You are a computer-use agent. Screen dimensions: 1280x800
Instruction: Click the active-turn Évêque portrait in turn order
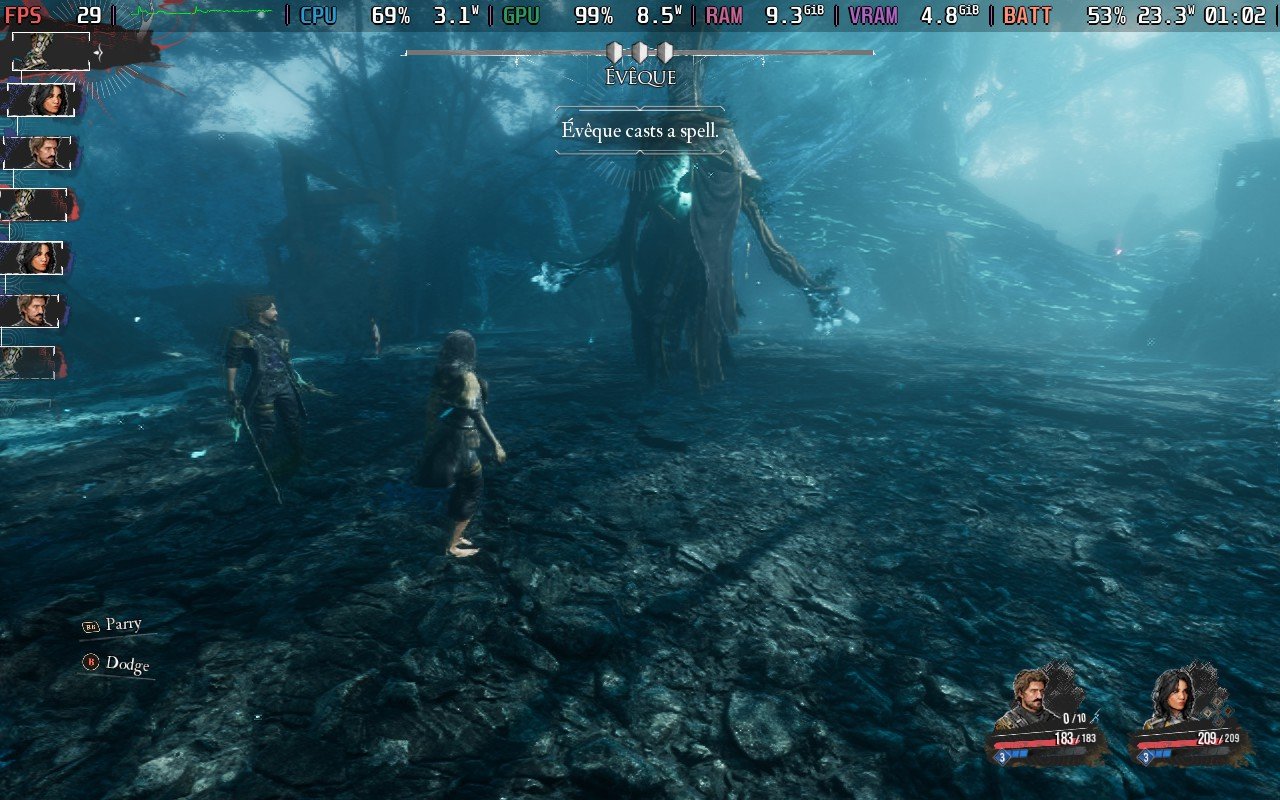(50, 52)
